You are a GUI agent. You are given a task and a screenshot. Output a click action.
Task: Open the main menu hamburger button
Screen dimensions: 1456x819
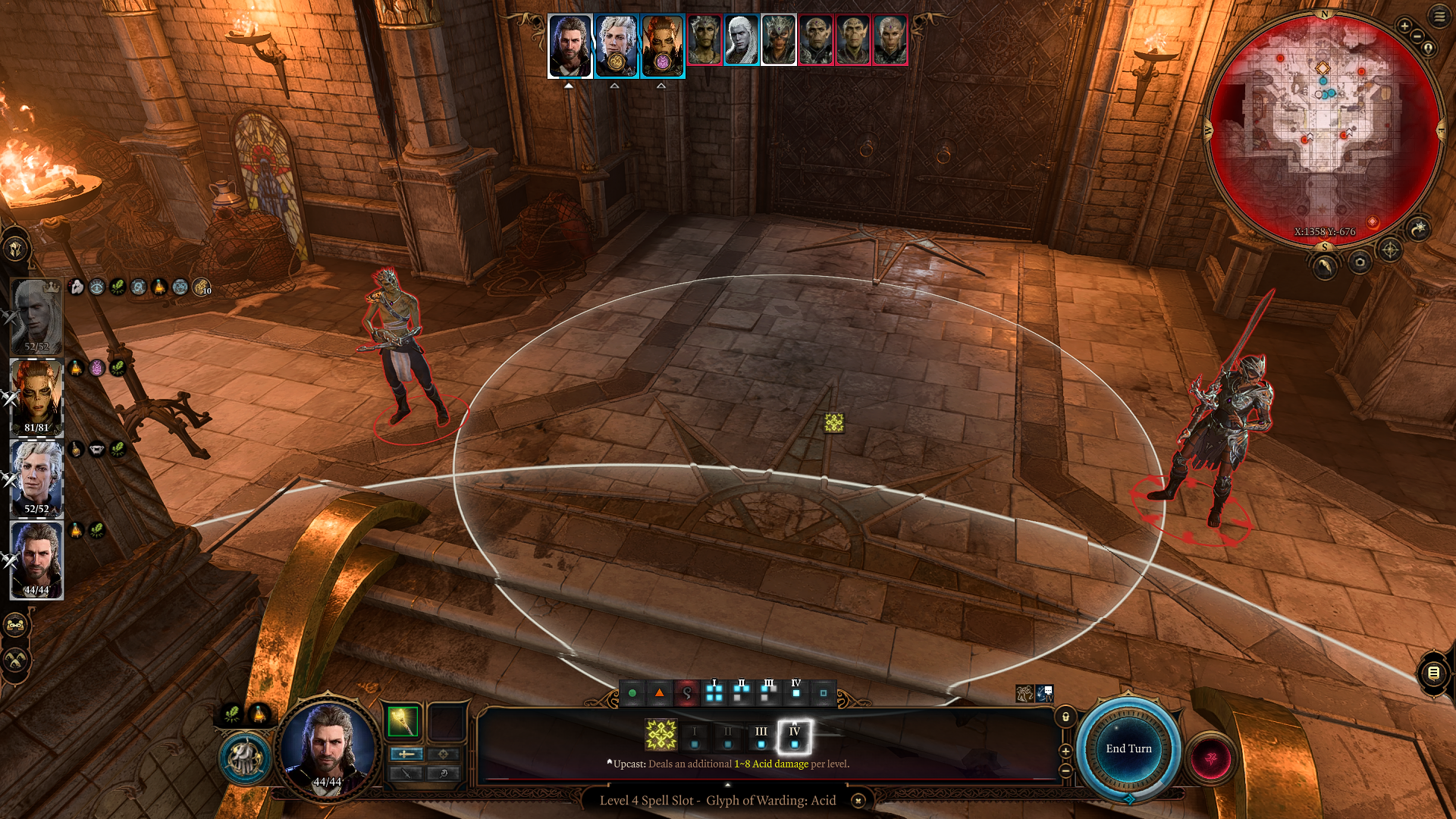(1439, 17)
